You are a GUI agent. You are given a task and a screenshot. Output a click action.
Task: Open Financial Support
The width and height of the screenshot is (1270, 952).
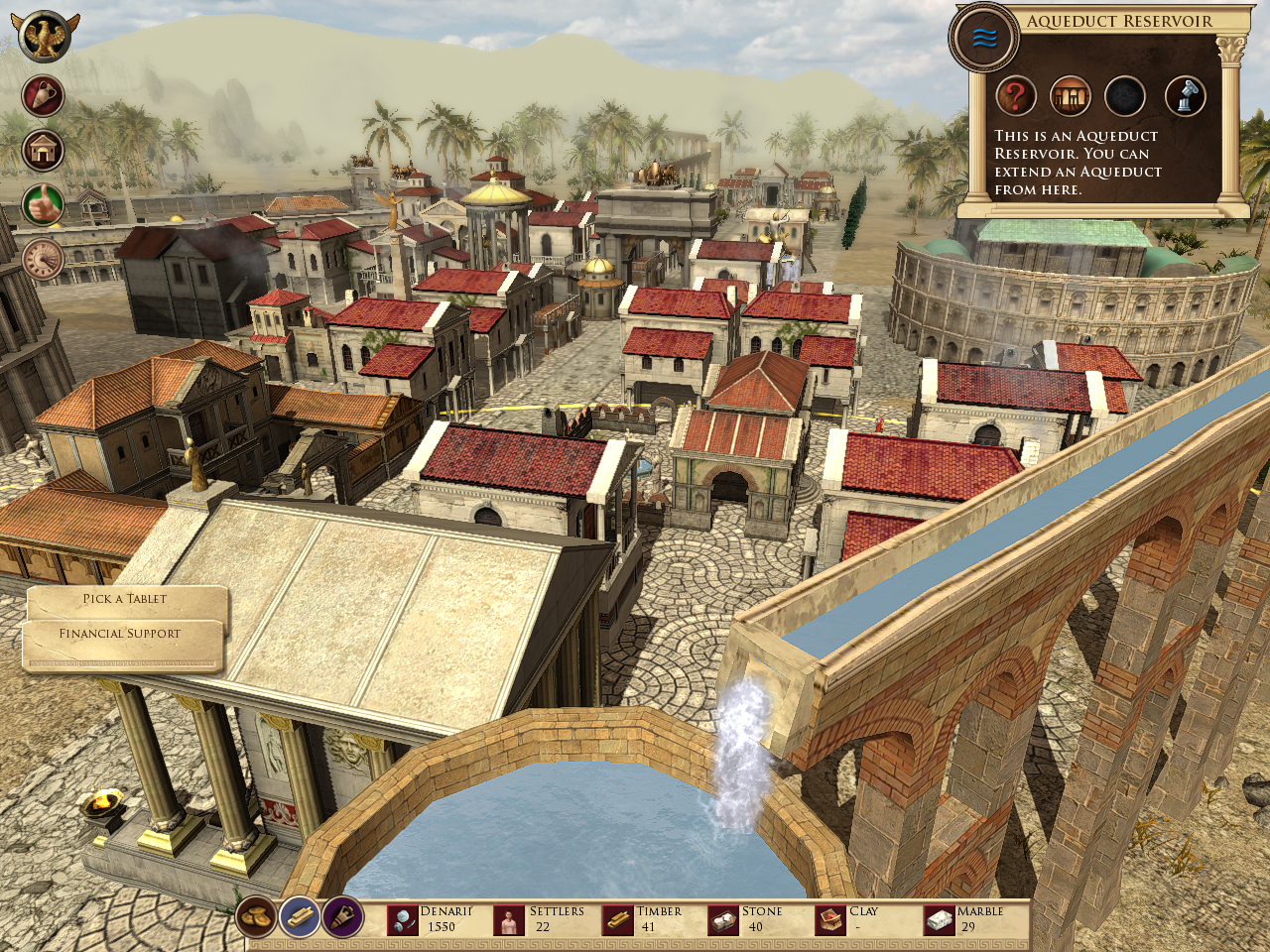point(121,633)
